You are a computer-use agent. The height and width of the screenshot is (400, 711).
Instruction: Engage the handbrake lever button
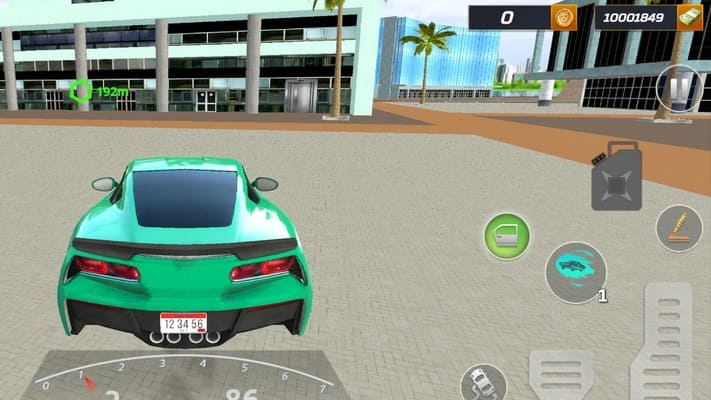(679, 228)
